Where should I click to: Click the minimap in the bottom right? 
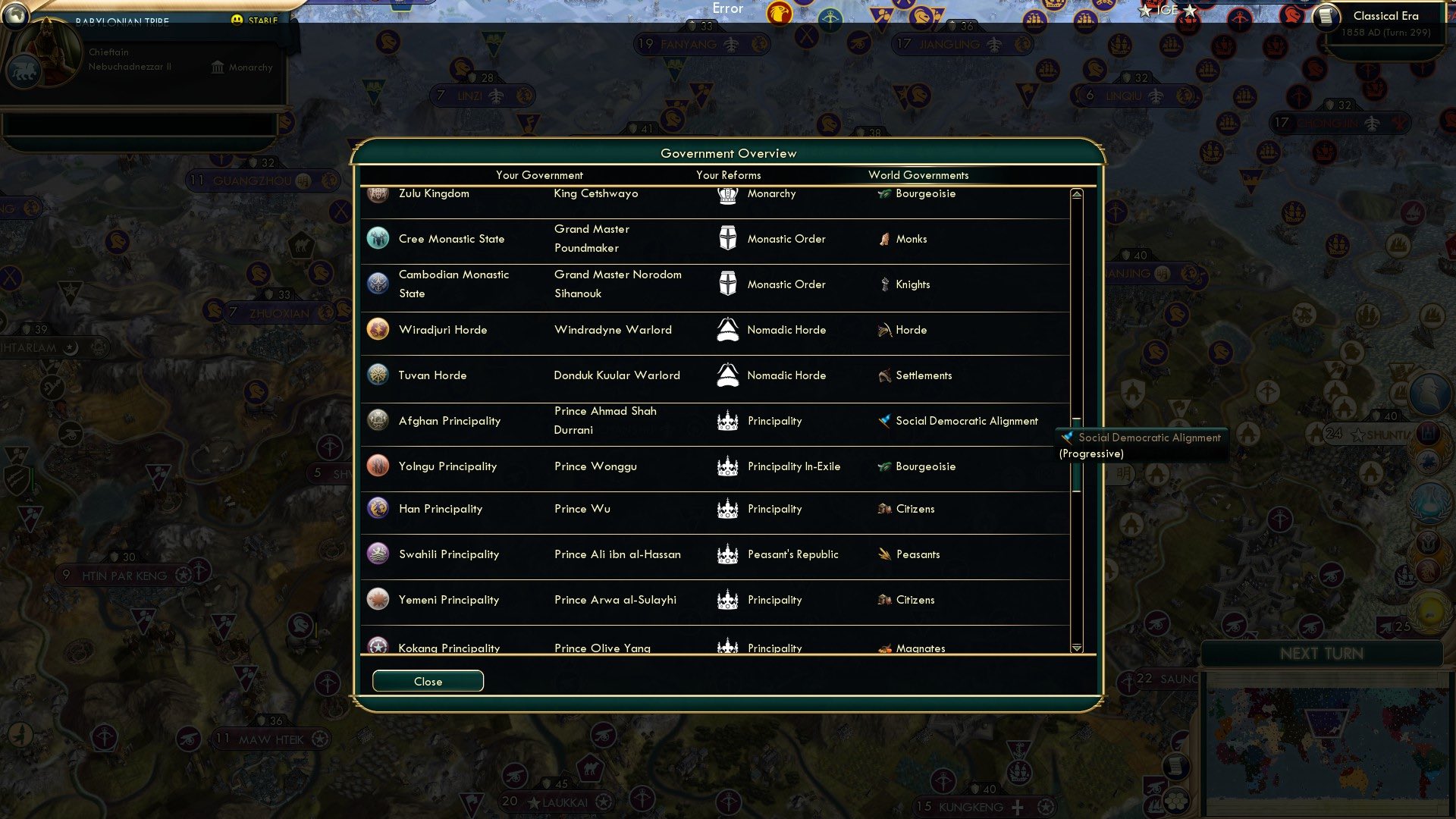tap(1327, 743)
